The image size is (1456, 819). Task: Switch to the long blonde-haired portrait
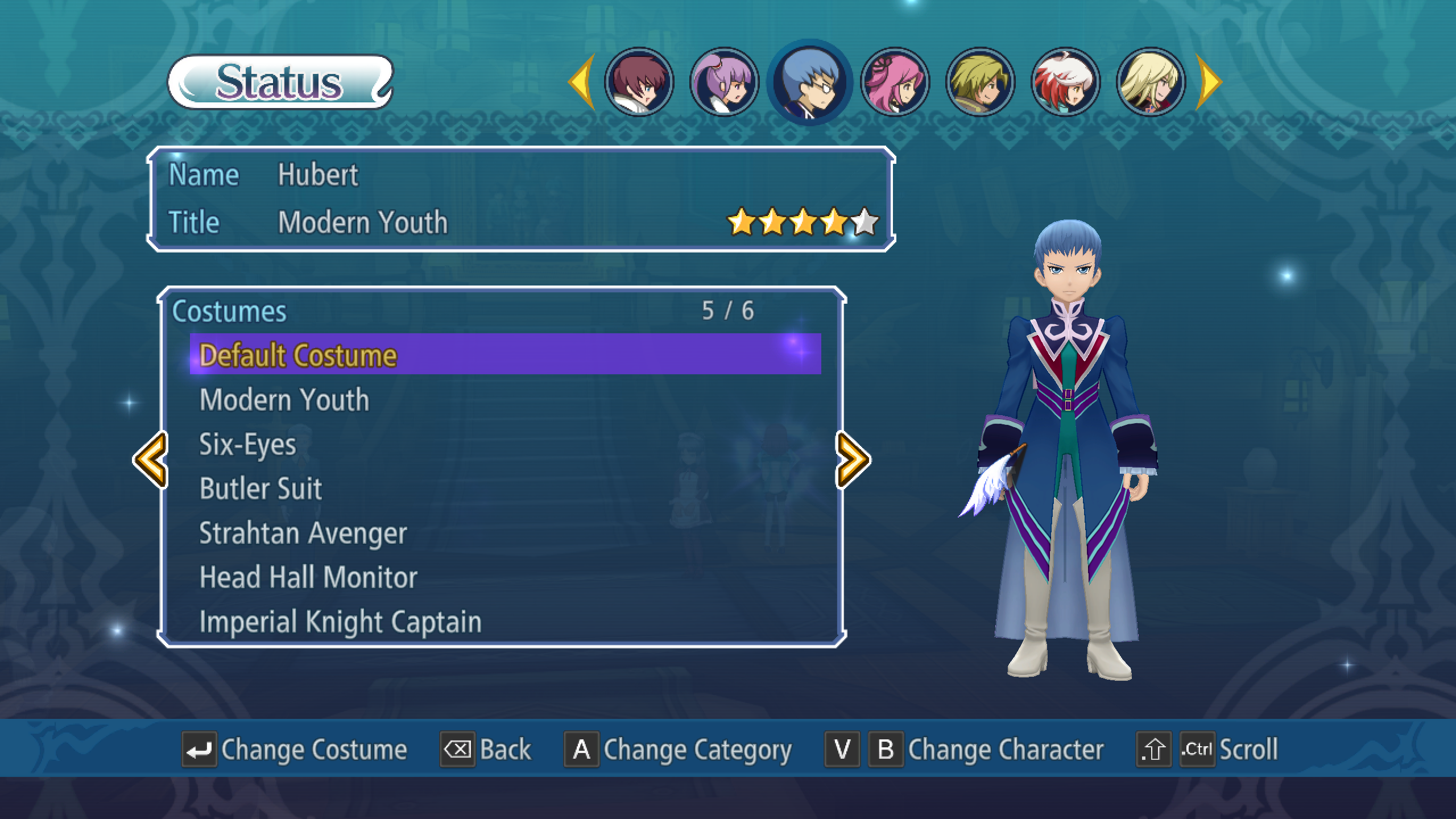(x=1151, y=82)
